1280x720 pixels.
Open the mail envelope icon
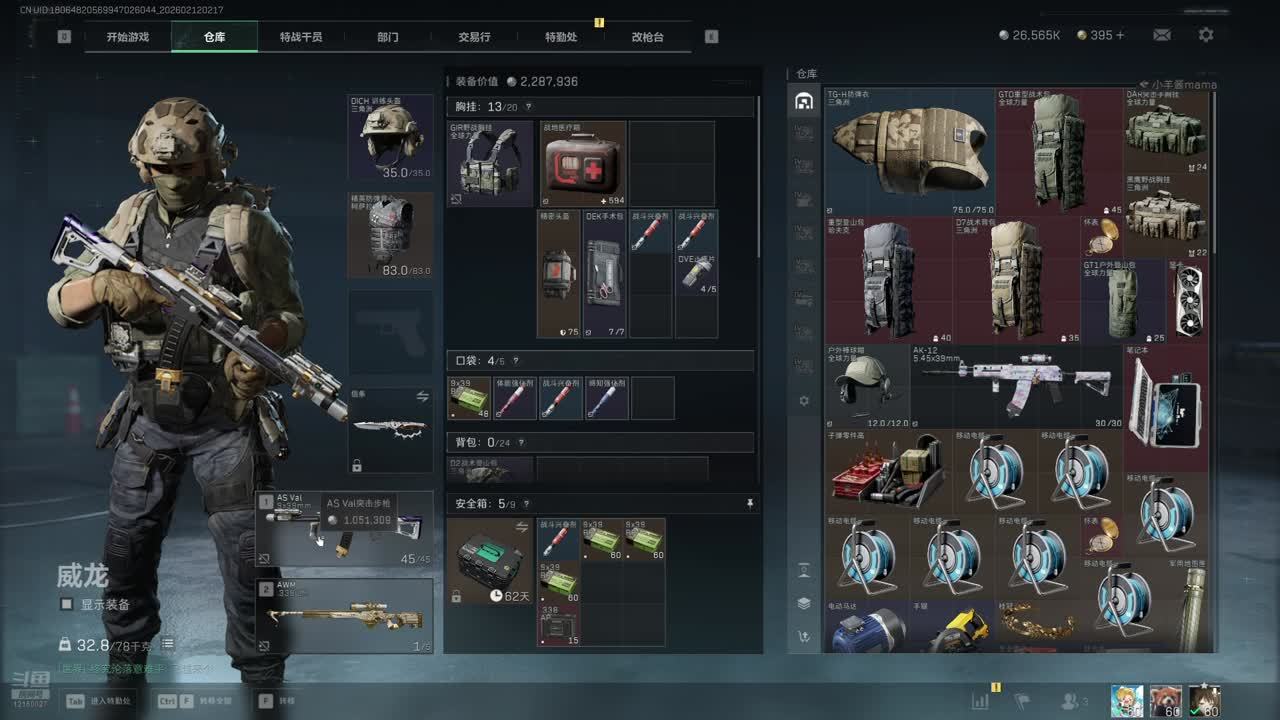(x=1162, y=35)
